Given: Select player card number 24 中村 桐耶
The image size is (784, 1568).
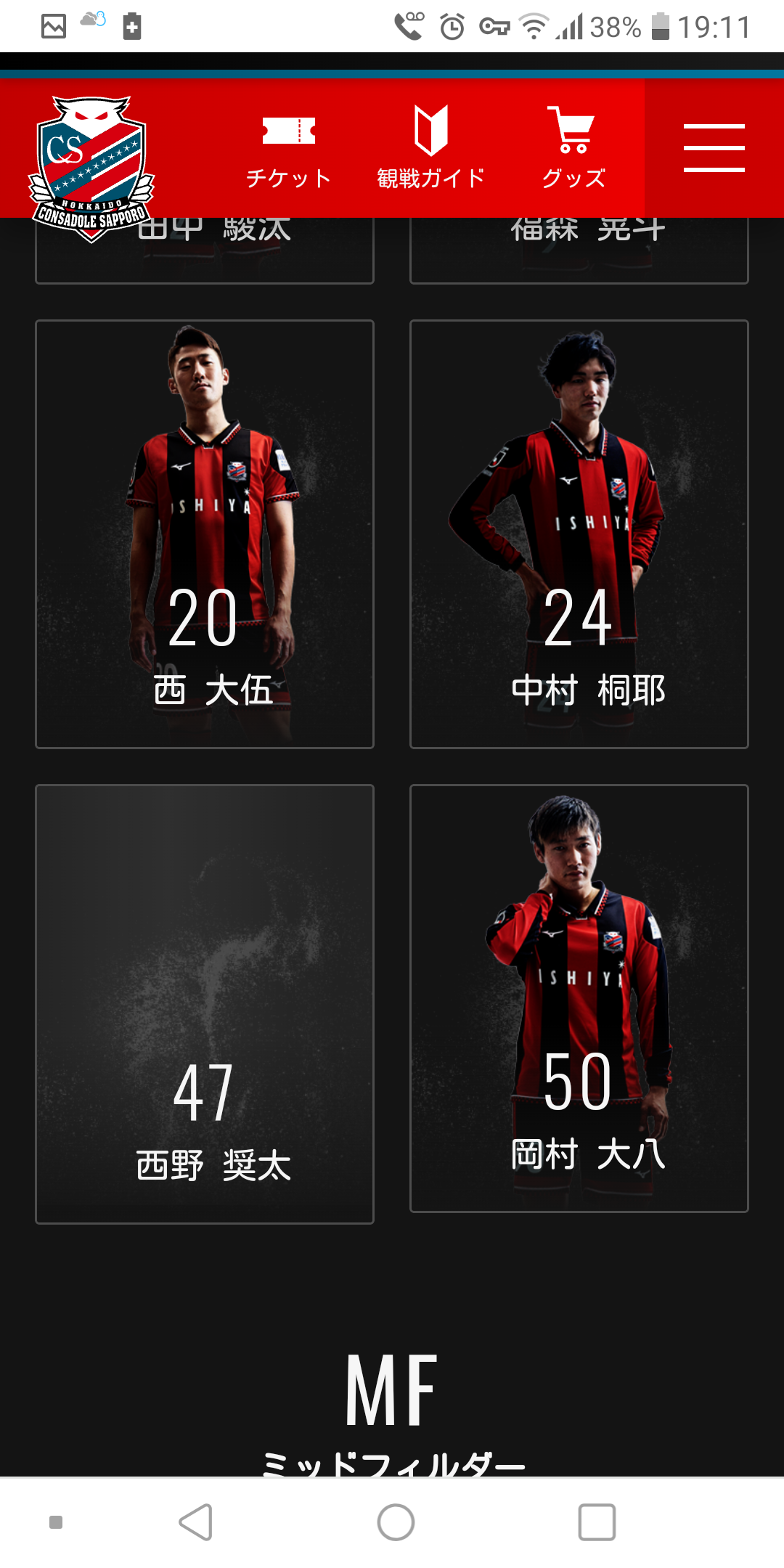Looking at the screenshot, I should pos(579,534).
